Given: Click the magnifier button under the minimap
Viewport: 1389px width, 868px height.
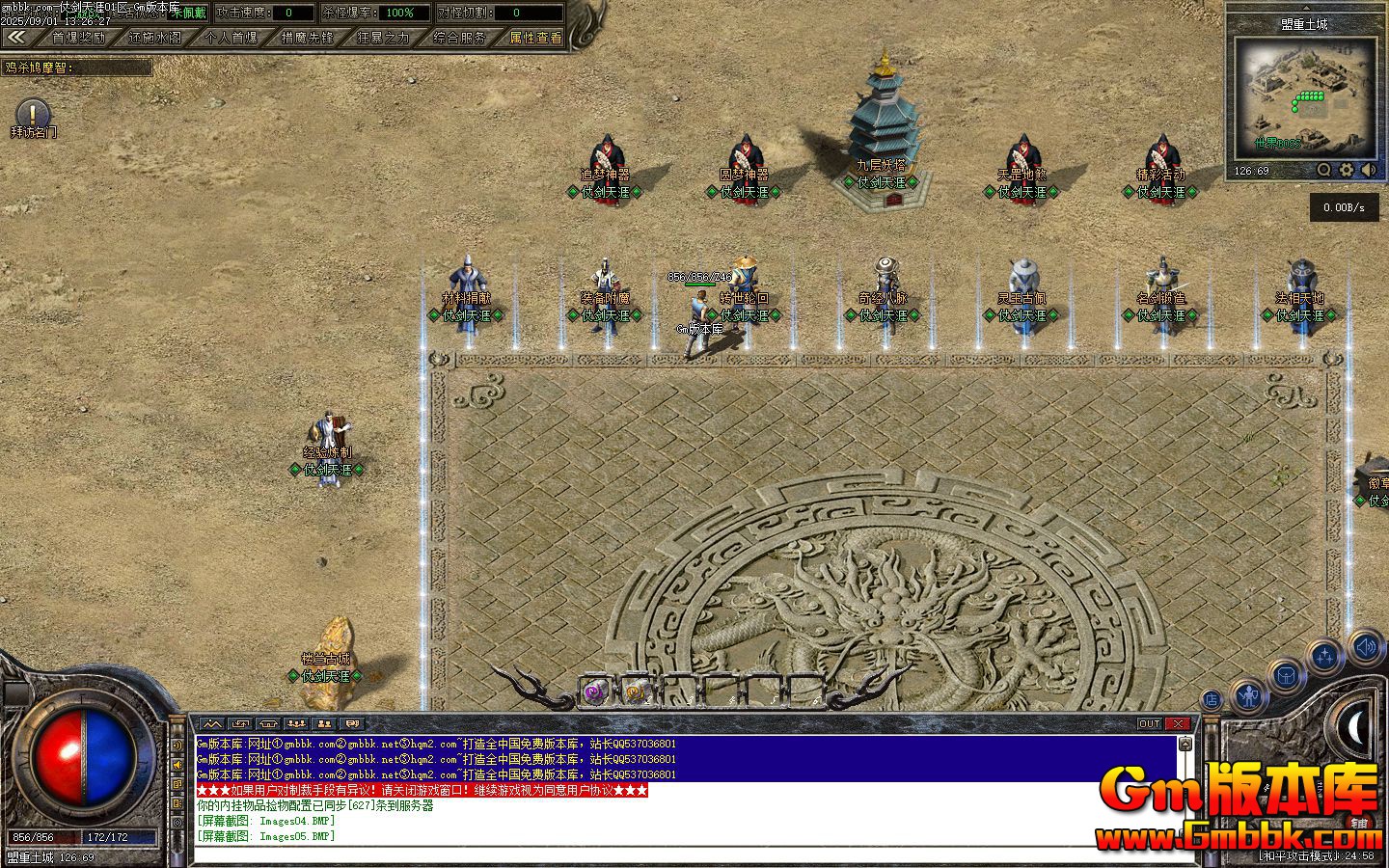Looking at the screenshot, I should (x=1324, y=170).
